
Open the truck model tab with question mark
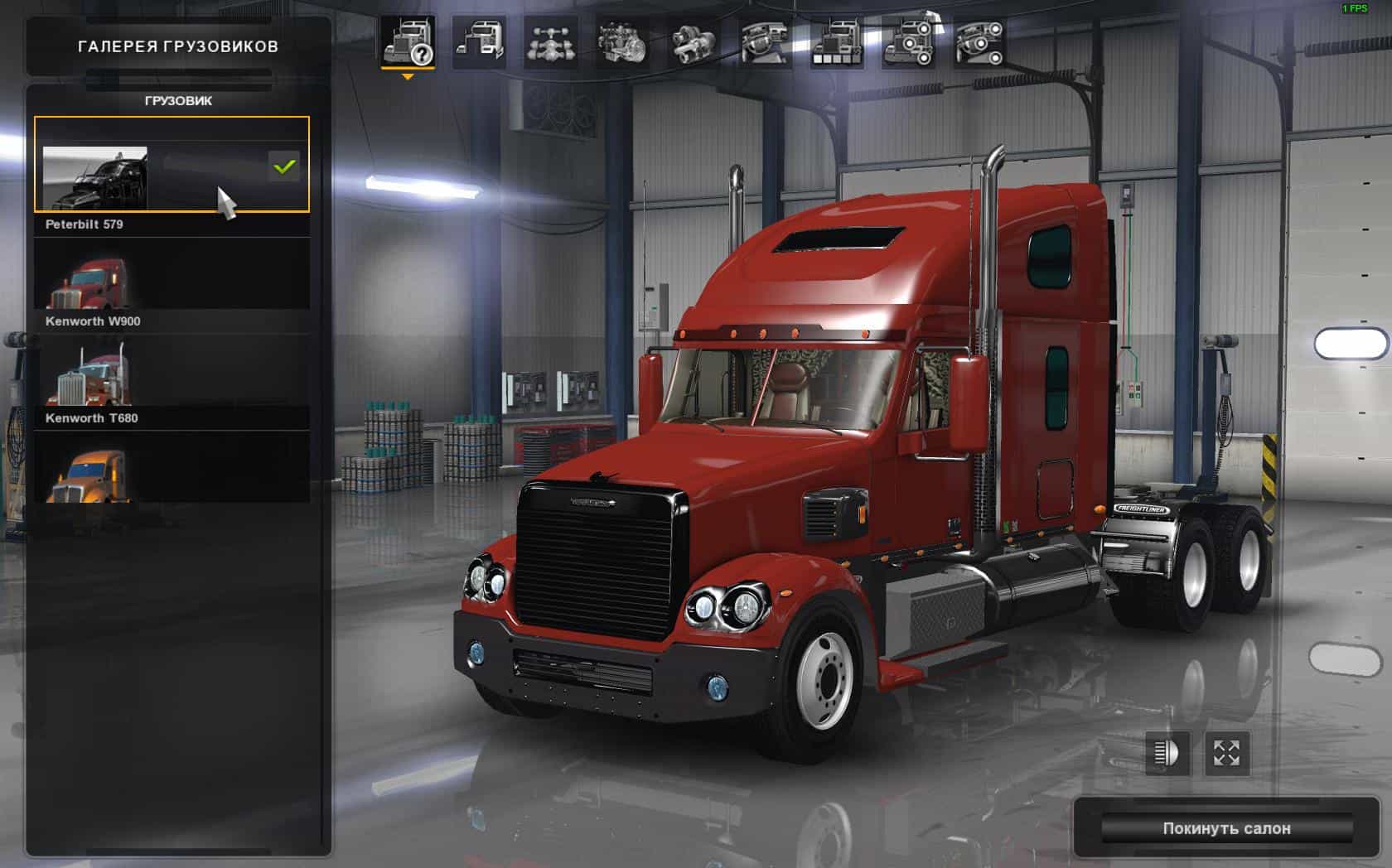[408, 41]
